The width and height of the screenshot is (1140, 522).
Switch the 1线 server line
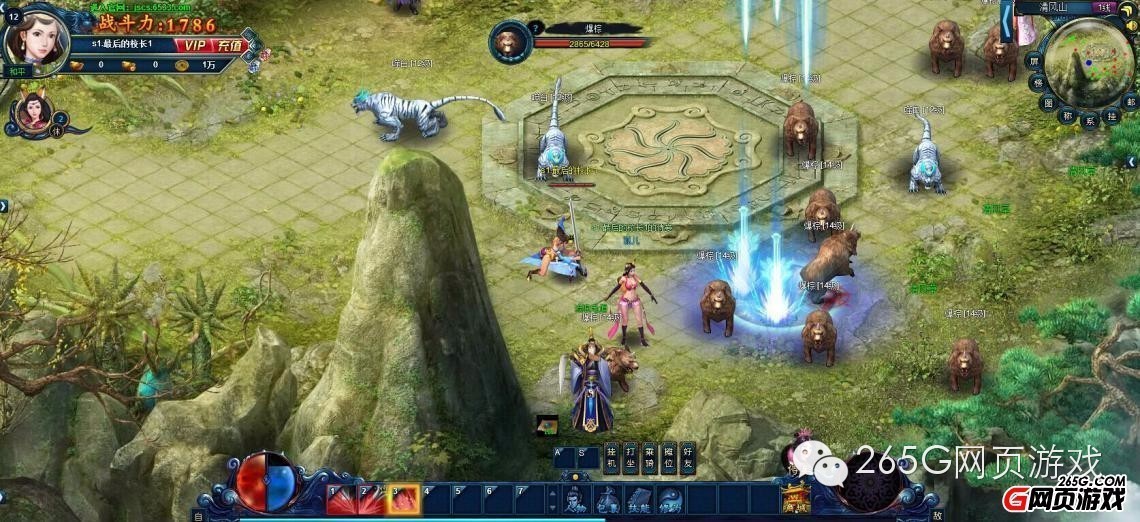1104,8
